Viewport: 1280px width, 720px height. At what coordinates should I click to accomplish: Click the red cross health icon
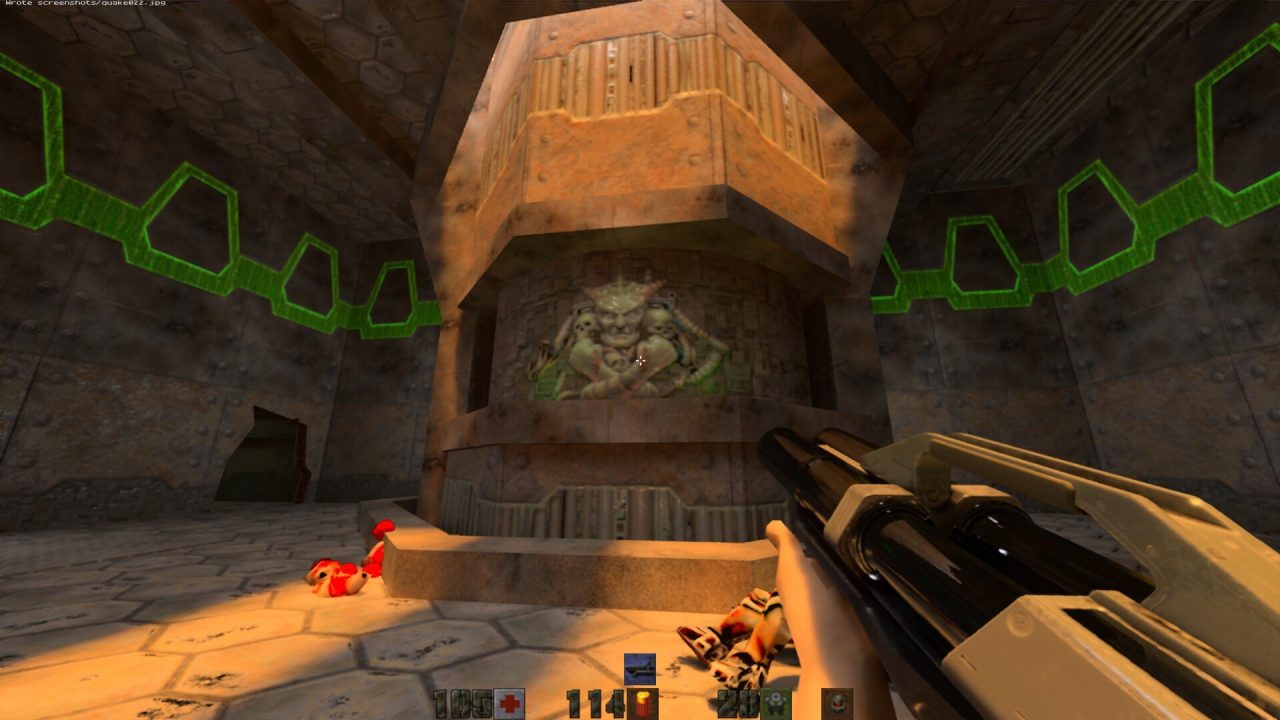click(510, 704)
